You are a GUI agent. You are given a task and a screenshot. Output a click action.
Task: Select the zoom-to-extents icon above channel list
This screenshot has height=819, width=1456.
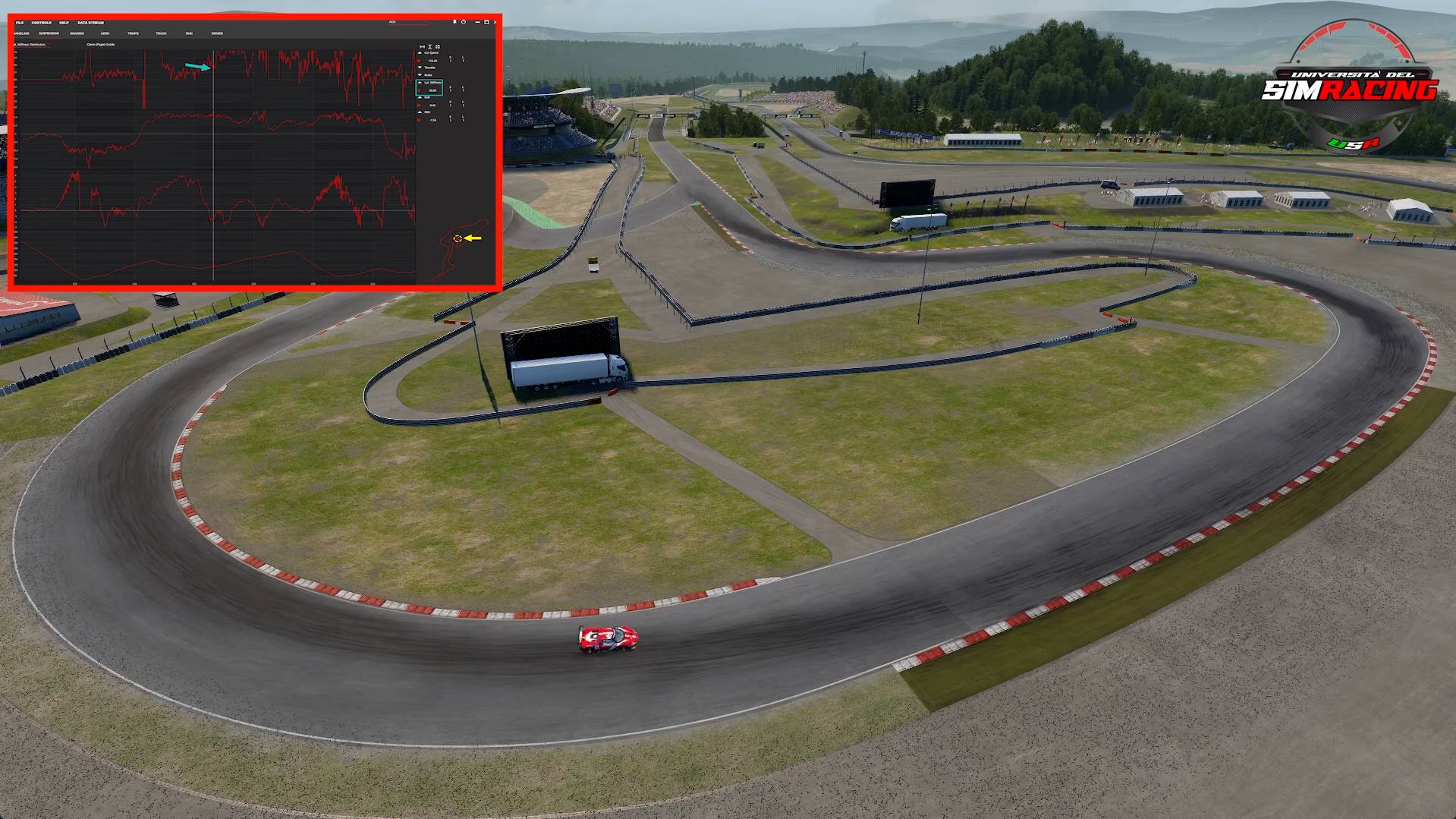click(x=421, y=46)
